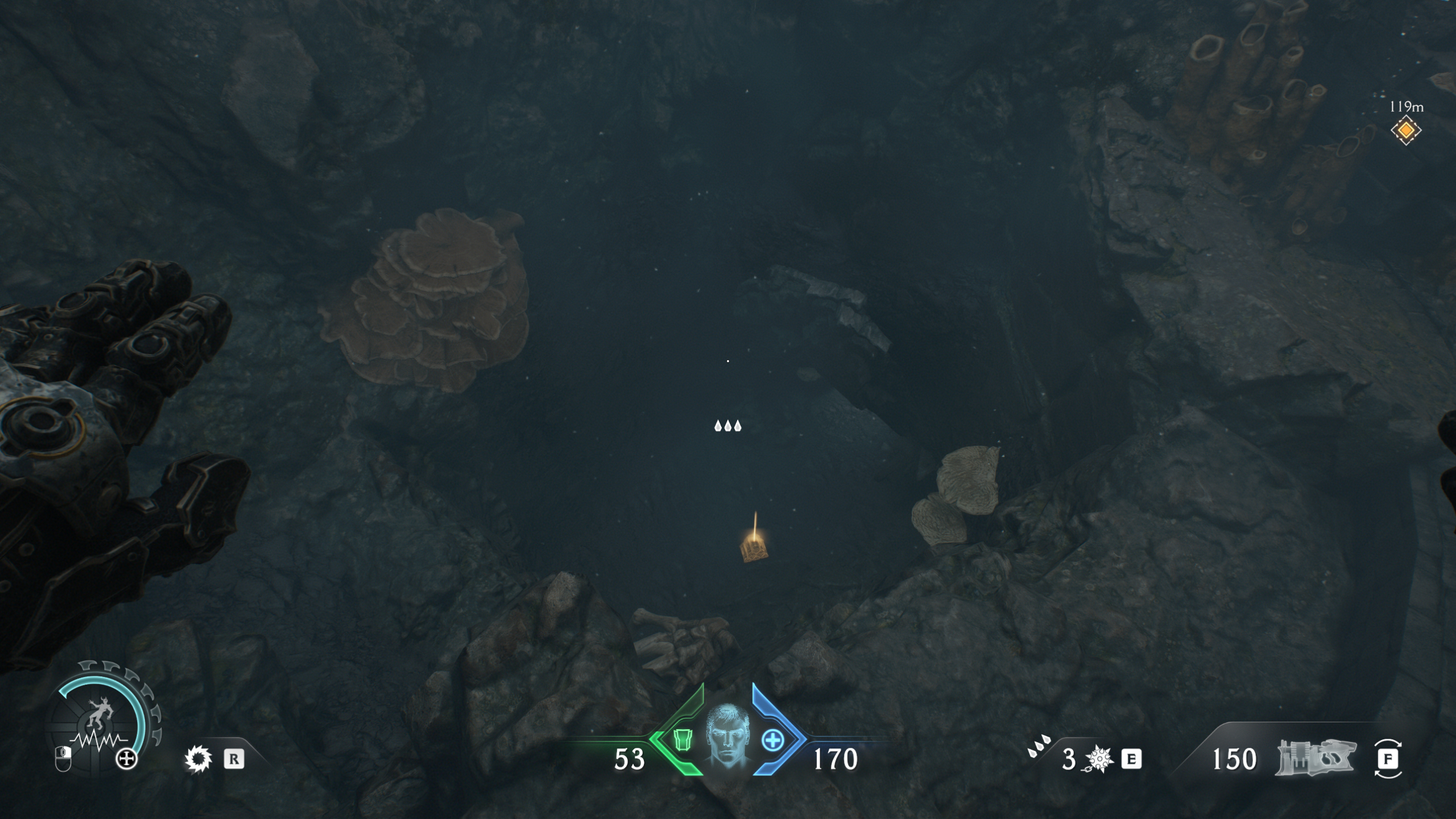Click the three-droplet indicator at screen center

coord(728,425)
